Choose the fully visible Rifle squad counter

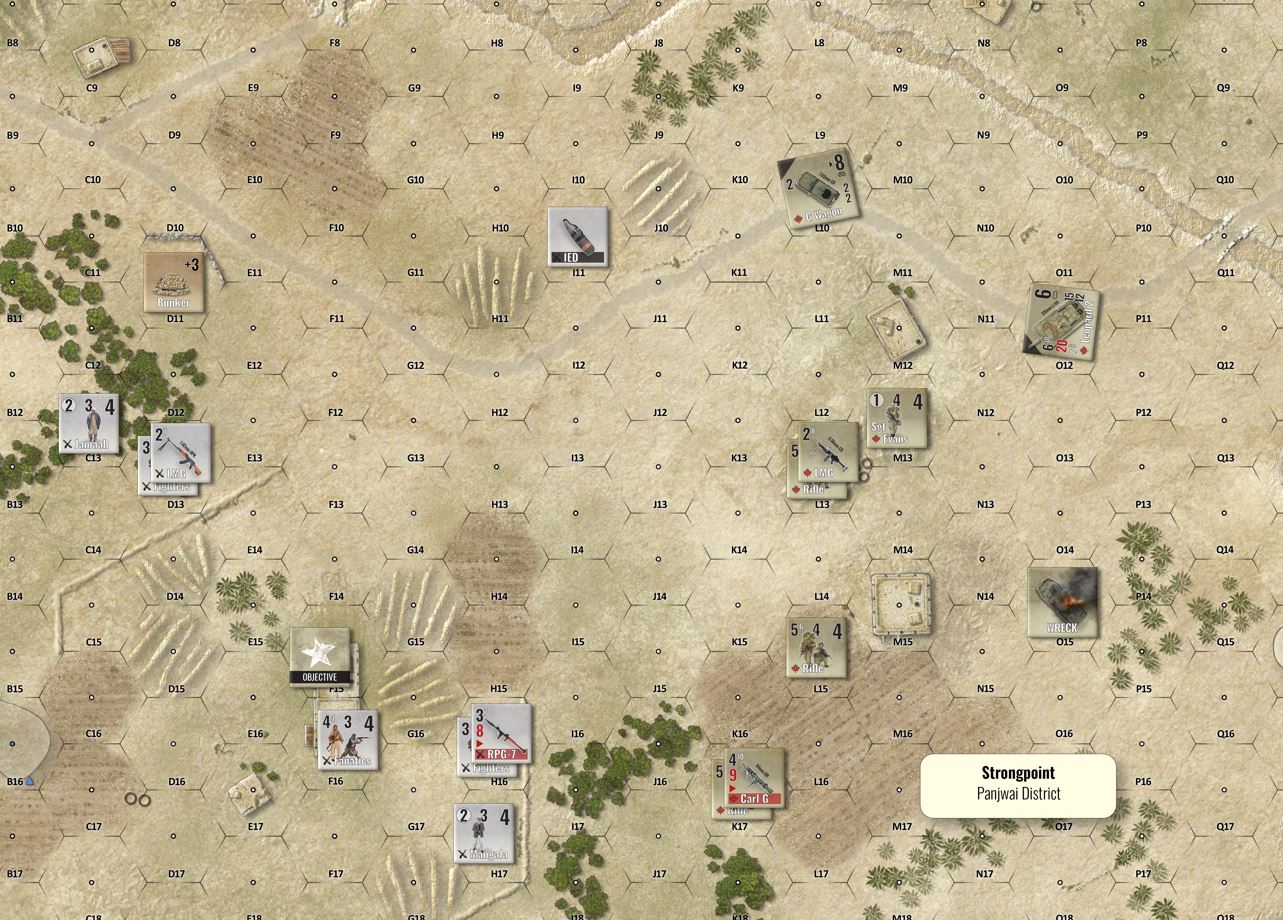817,646
